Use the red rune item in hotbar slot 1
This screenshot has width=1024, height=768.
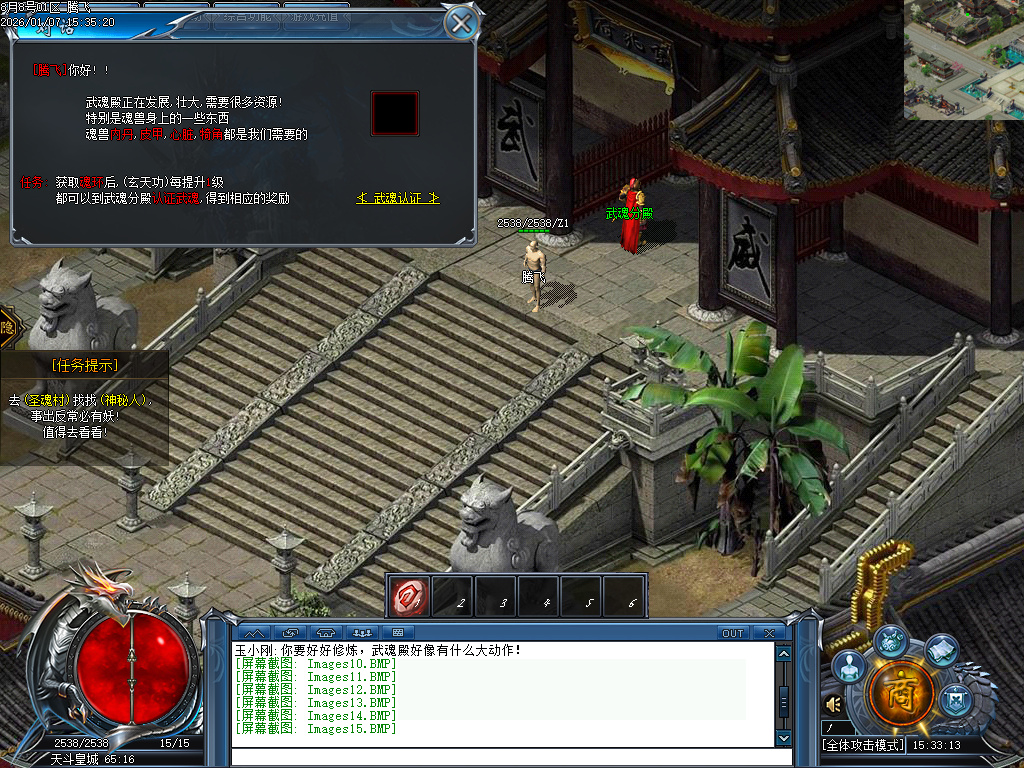click(x=410, y=596)
